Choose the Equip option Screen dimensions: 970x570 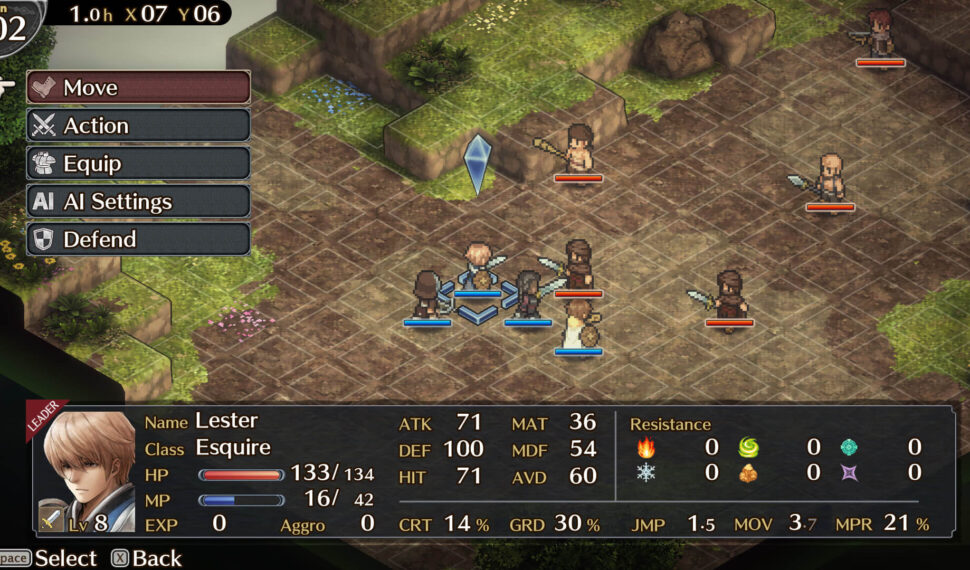138,164
